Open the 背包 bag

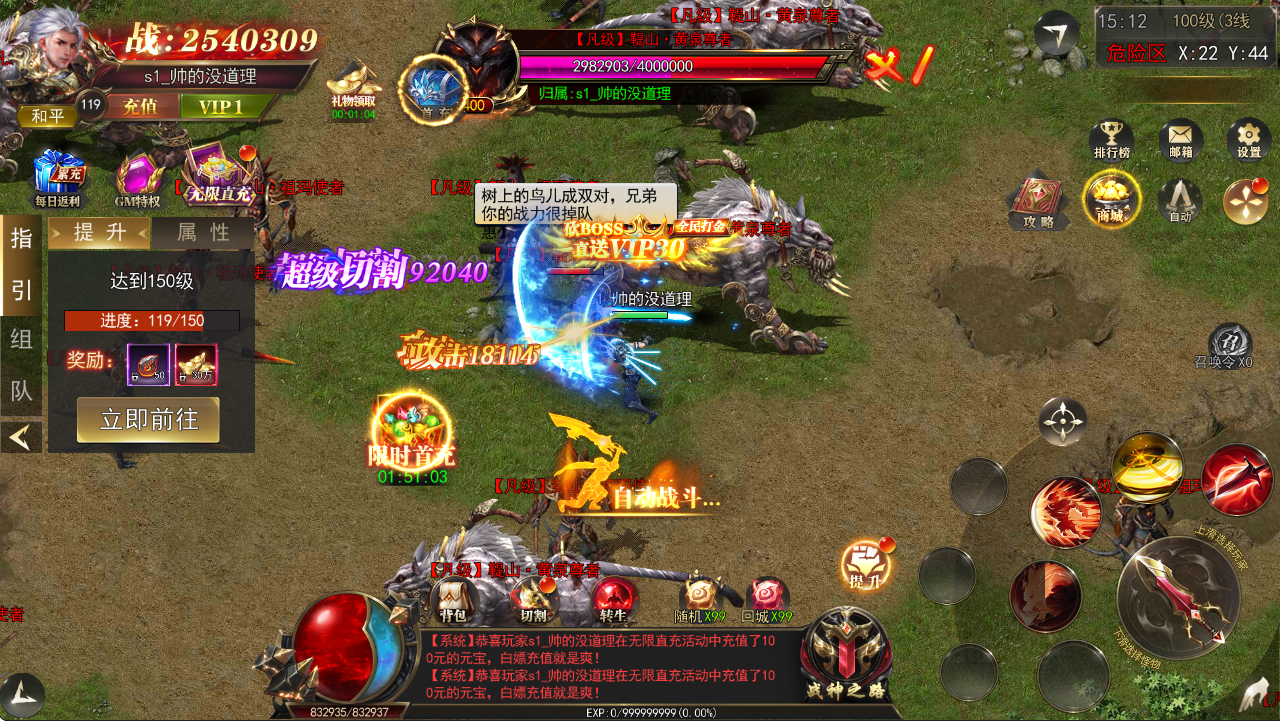(452, 600)
